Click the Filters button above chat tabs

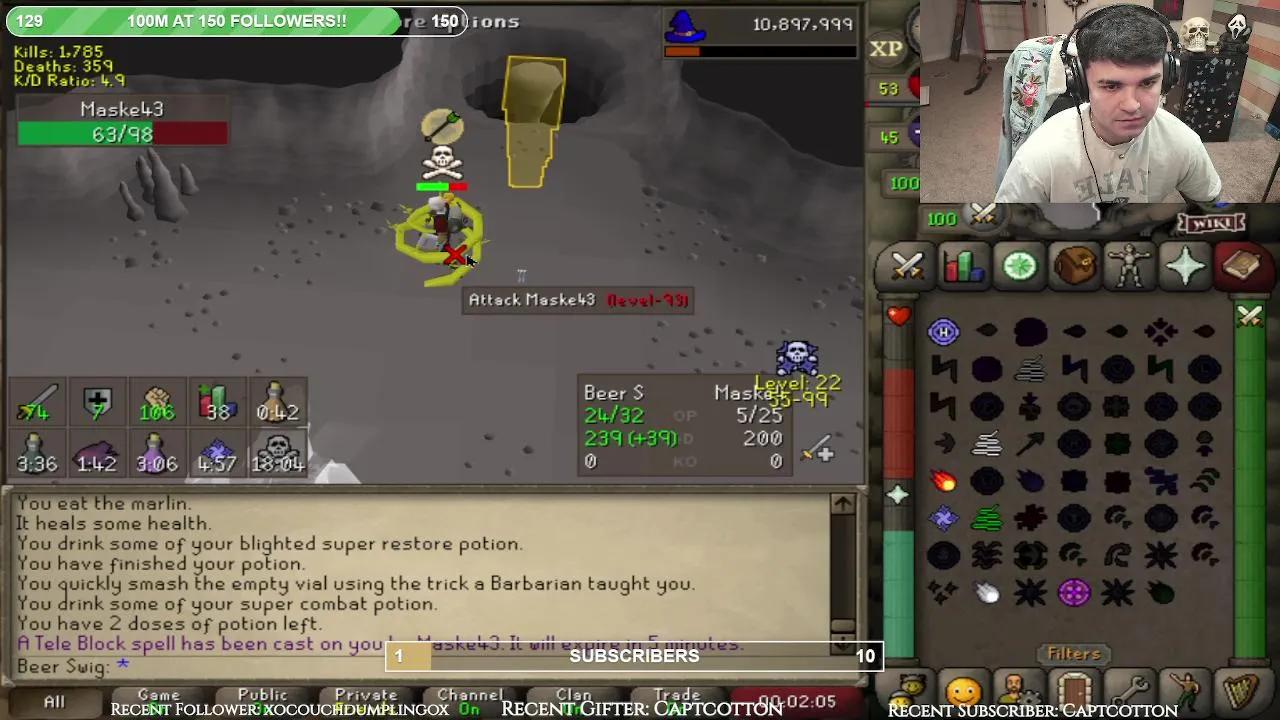coord(1073,653)
